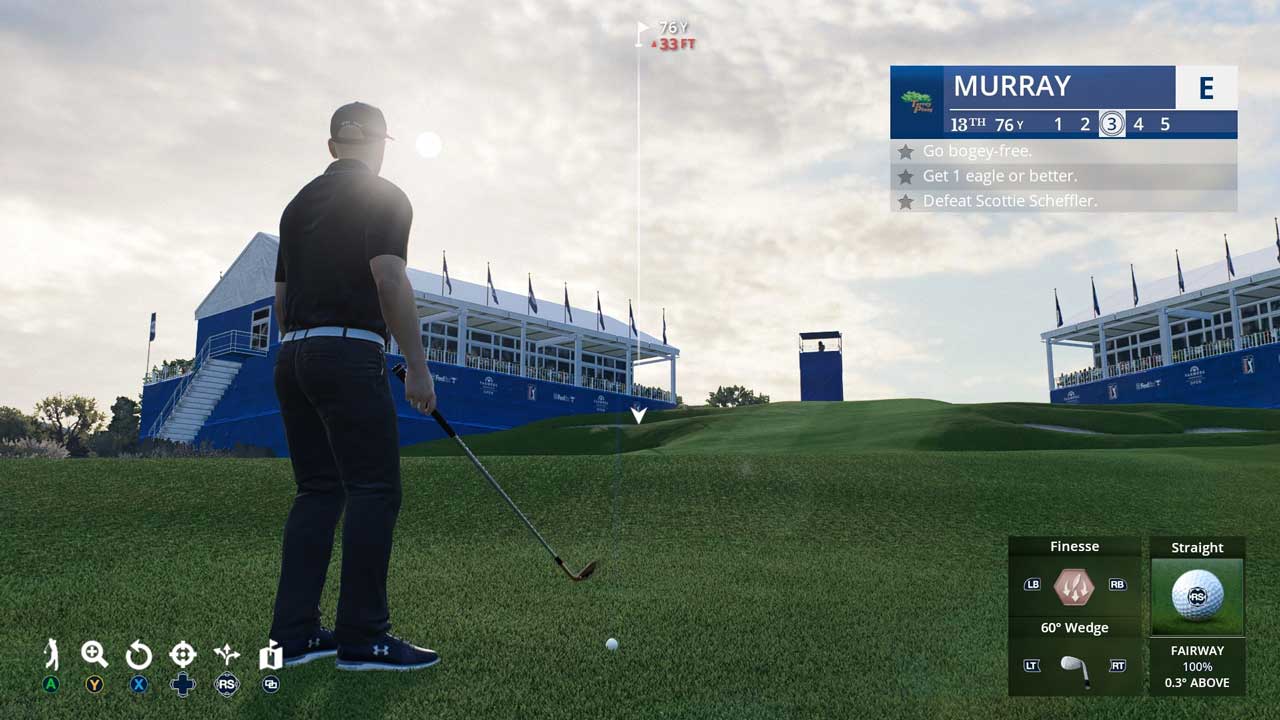Viewport: 1280px width, 720px height.
Task: Open the branching arrows shot options icon
Action: (227, 655)
